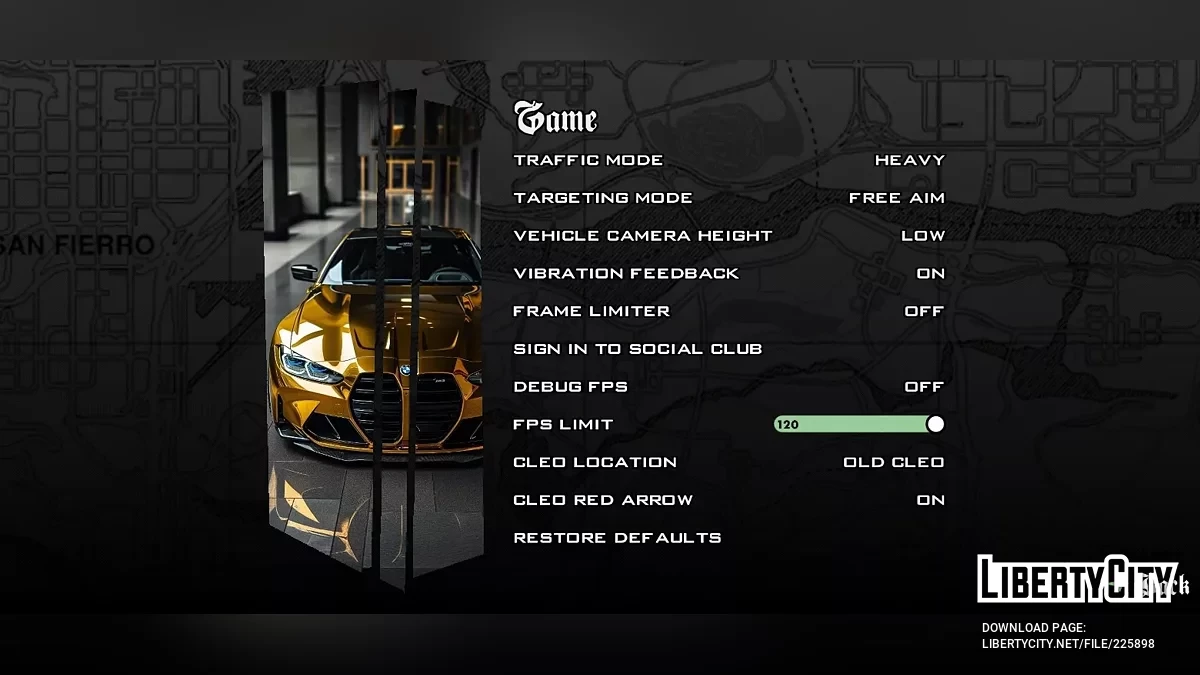Toggle Vibration Feedback off
Screen dimensions: 1200x675
(x=930, y=274)
